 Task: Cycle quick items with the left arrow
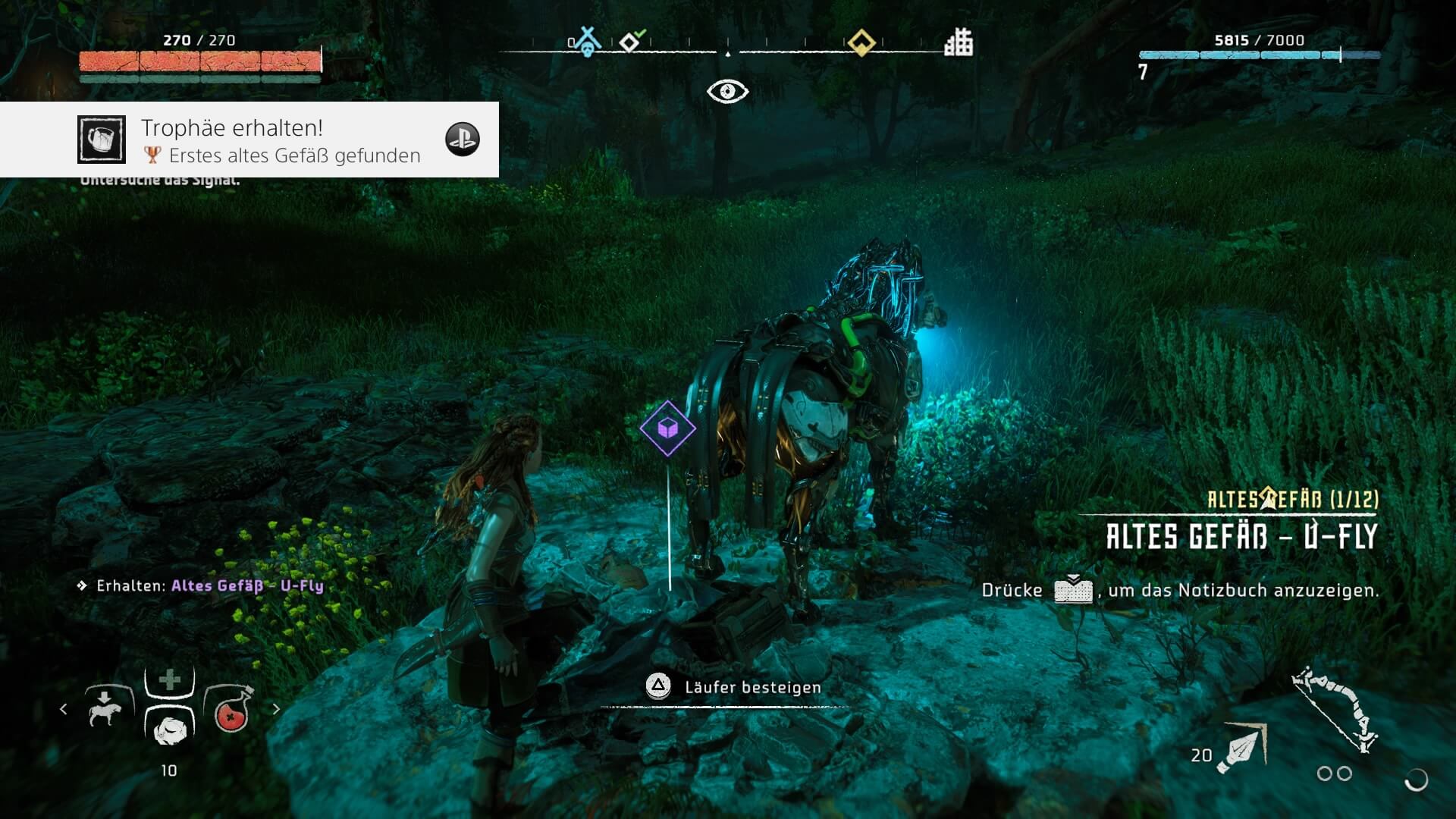tap(64, 709)
